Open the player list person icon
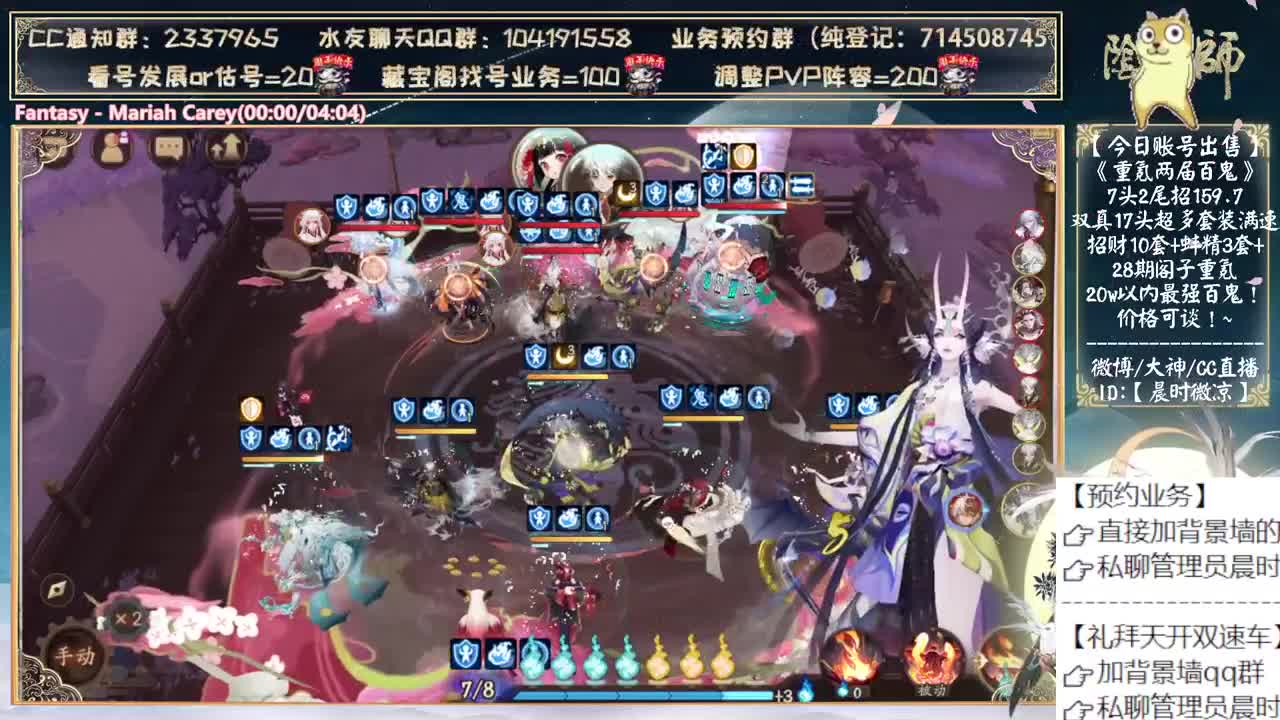 pos(111,148)
